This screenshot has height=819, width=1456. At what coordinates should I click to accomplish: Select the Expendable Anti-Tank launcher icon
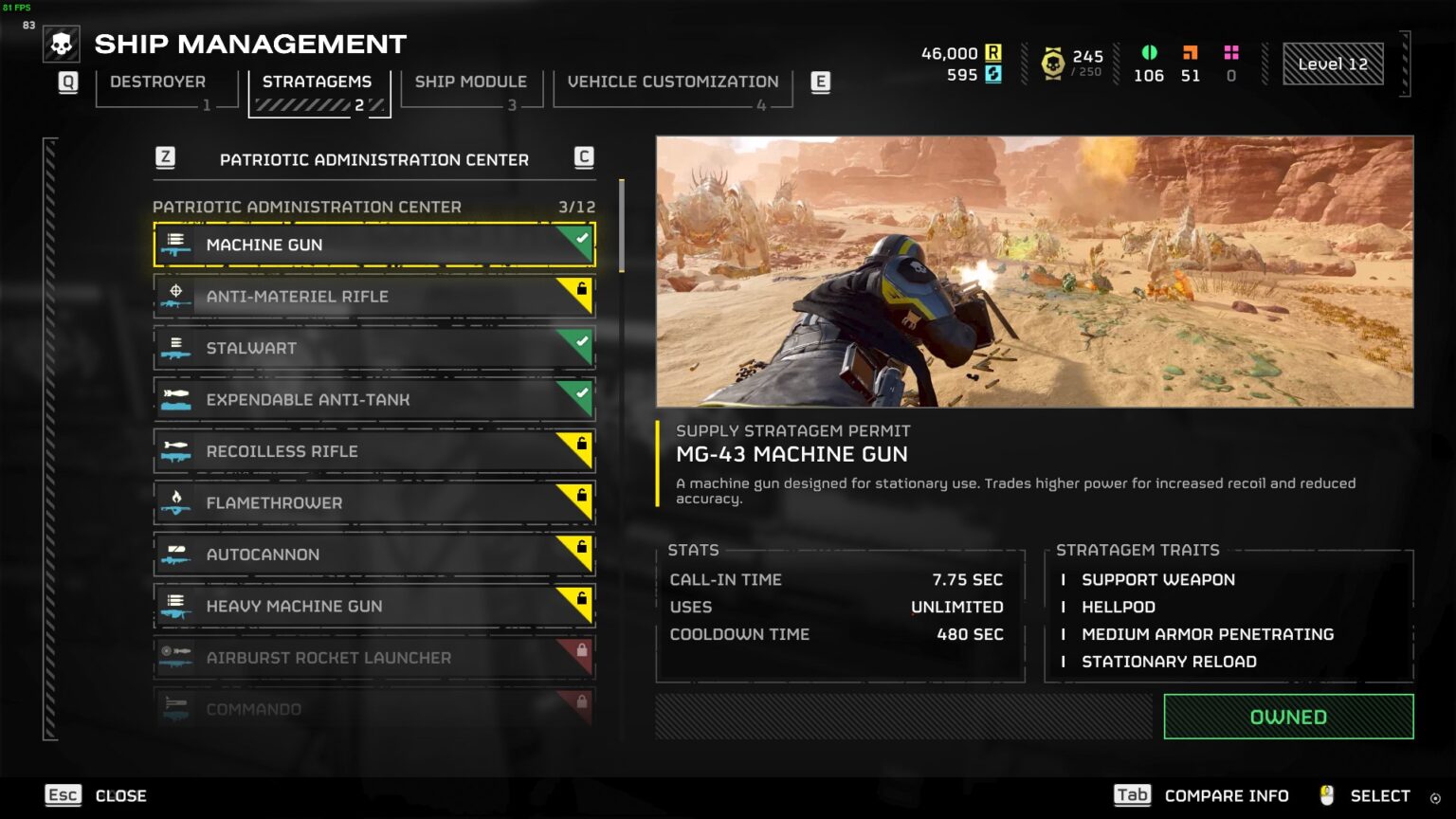[176, 399]
